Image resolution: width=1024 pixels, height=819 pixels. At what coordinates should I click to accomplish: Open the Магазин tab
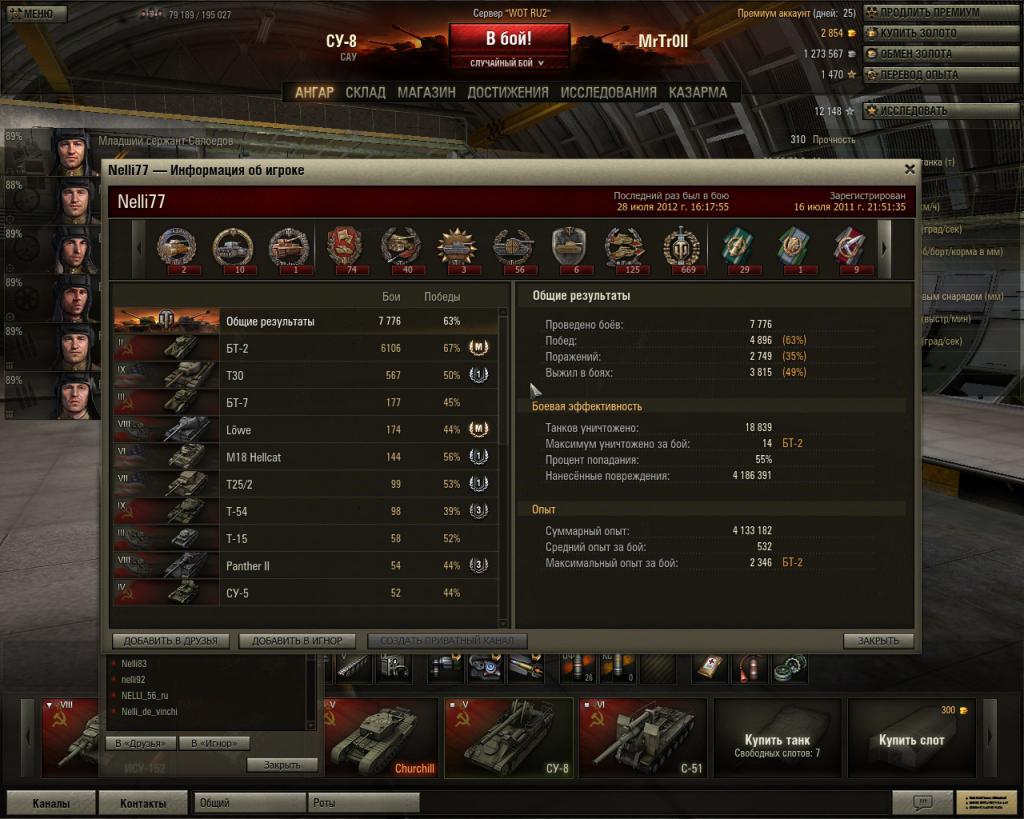(x=426, y=92)
